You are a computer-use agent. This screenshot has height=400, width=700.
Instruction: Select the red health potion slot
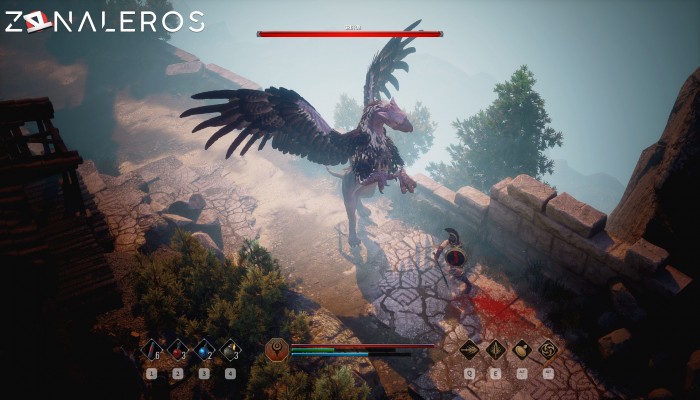(178, 350)
